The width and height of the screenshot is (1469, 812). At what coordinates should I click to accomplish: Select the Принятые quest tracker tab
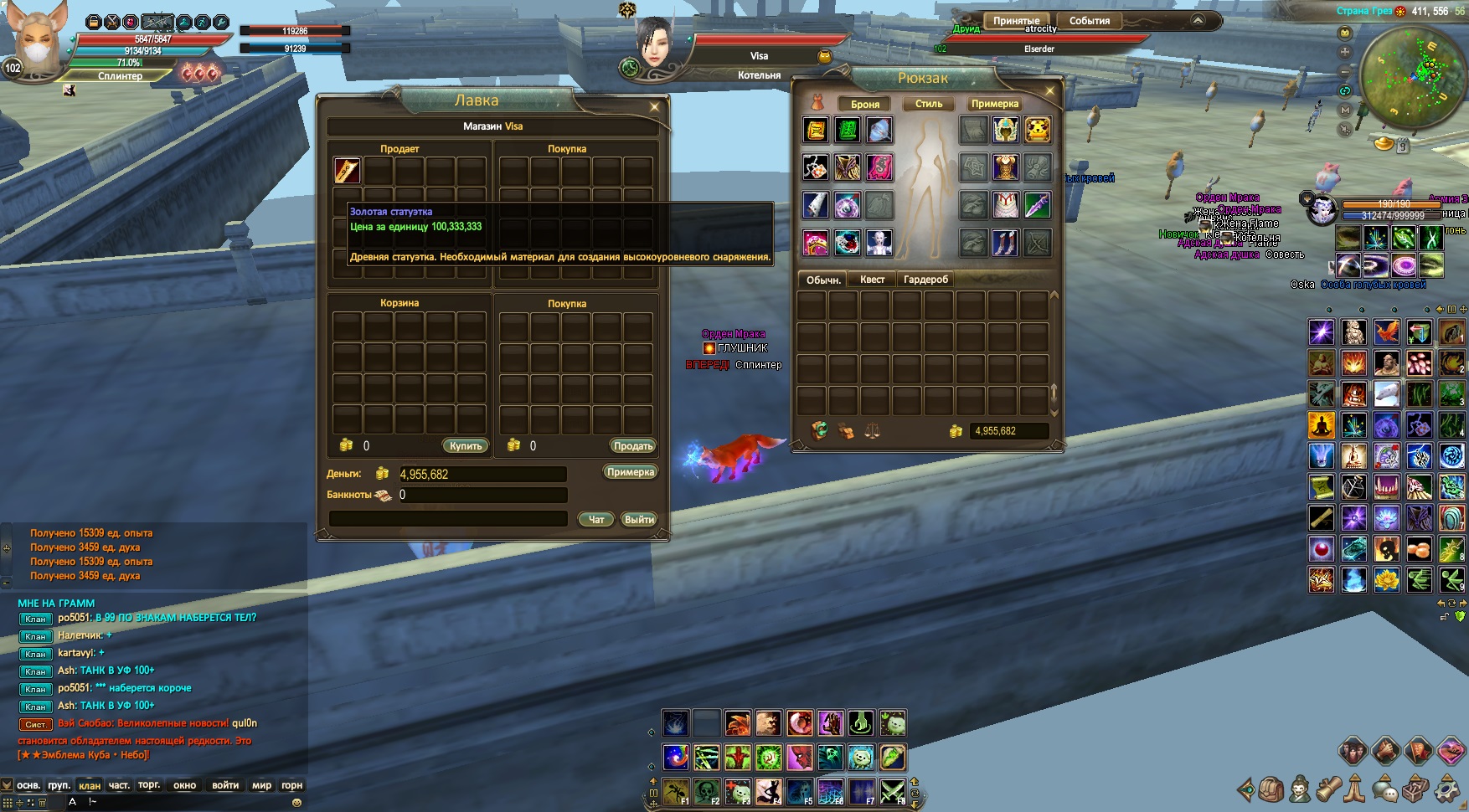click(1016, 21)
